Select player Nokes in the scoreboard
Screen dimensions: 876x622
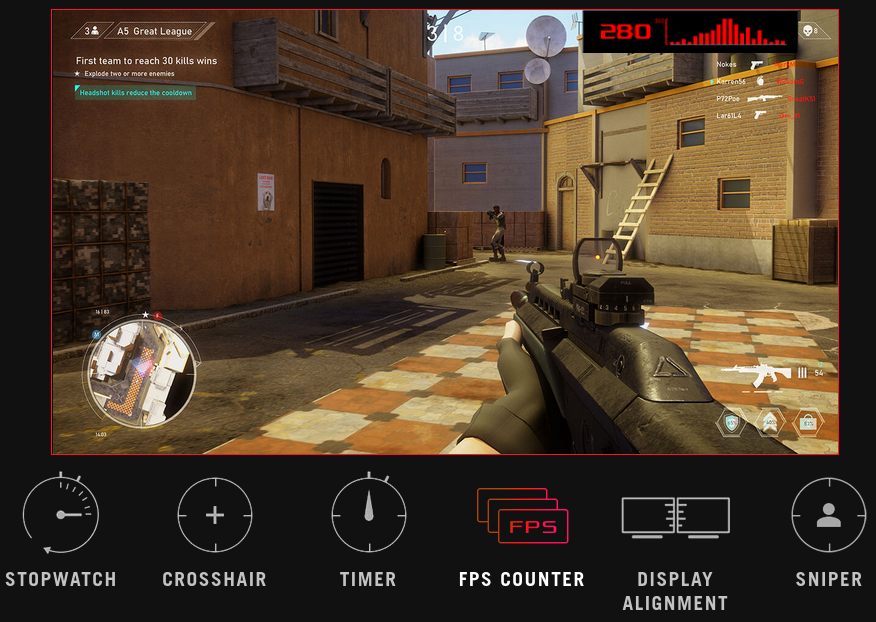[x=727, y=65]
